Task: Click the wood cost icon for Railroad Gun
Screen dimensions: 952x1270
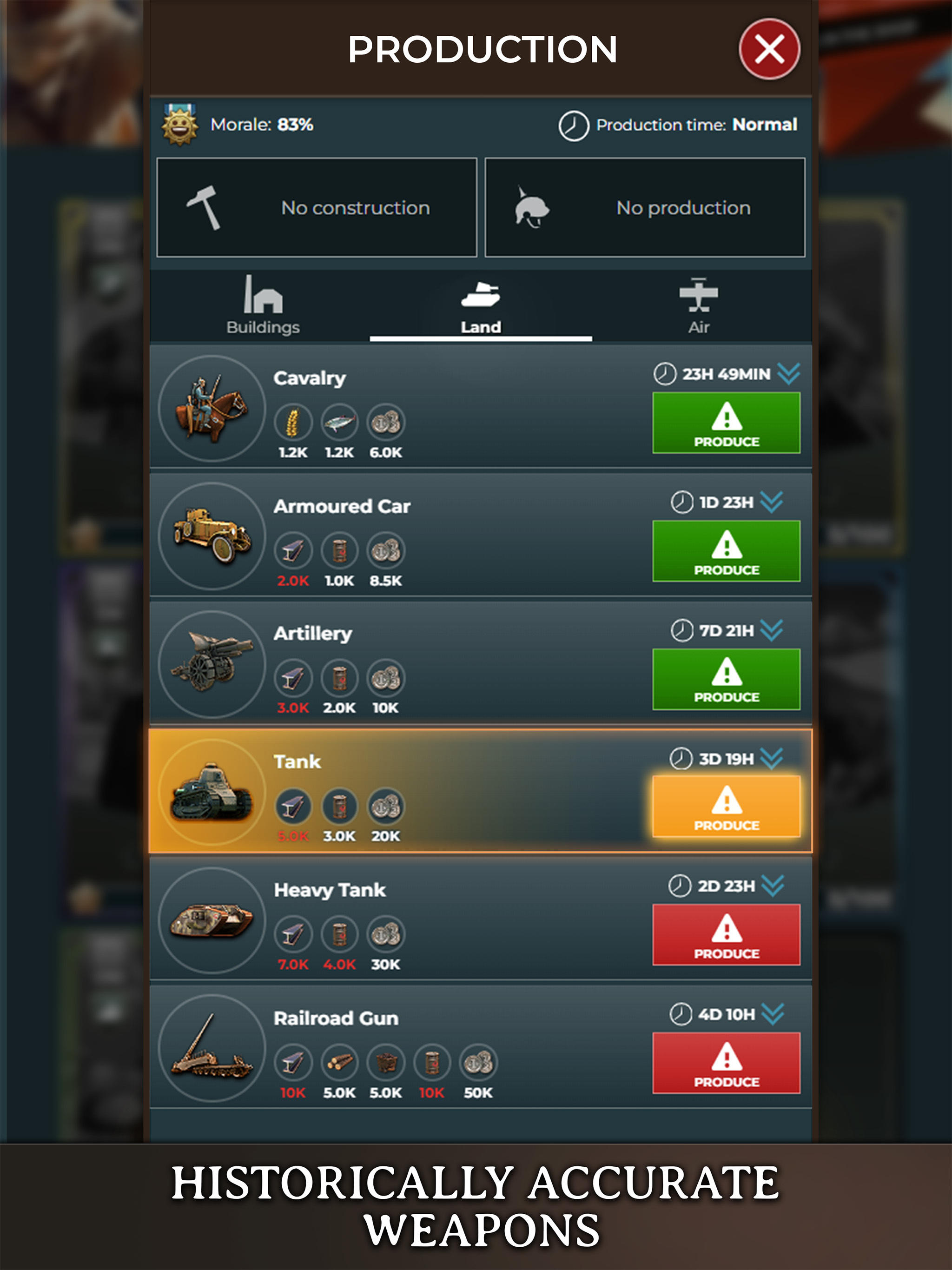Action: (x=339, y=1063)
